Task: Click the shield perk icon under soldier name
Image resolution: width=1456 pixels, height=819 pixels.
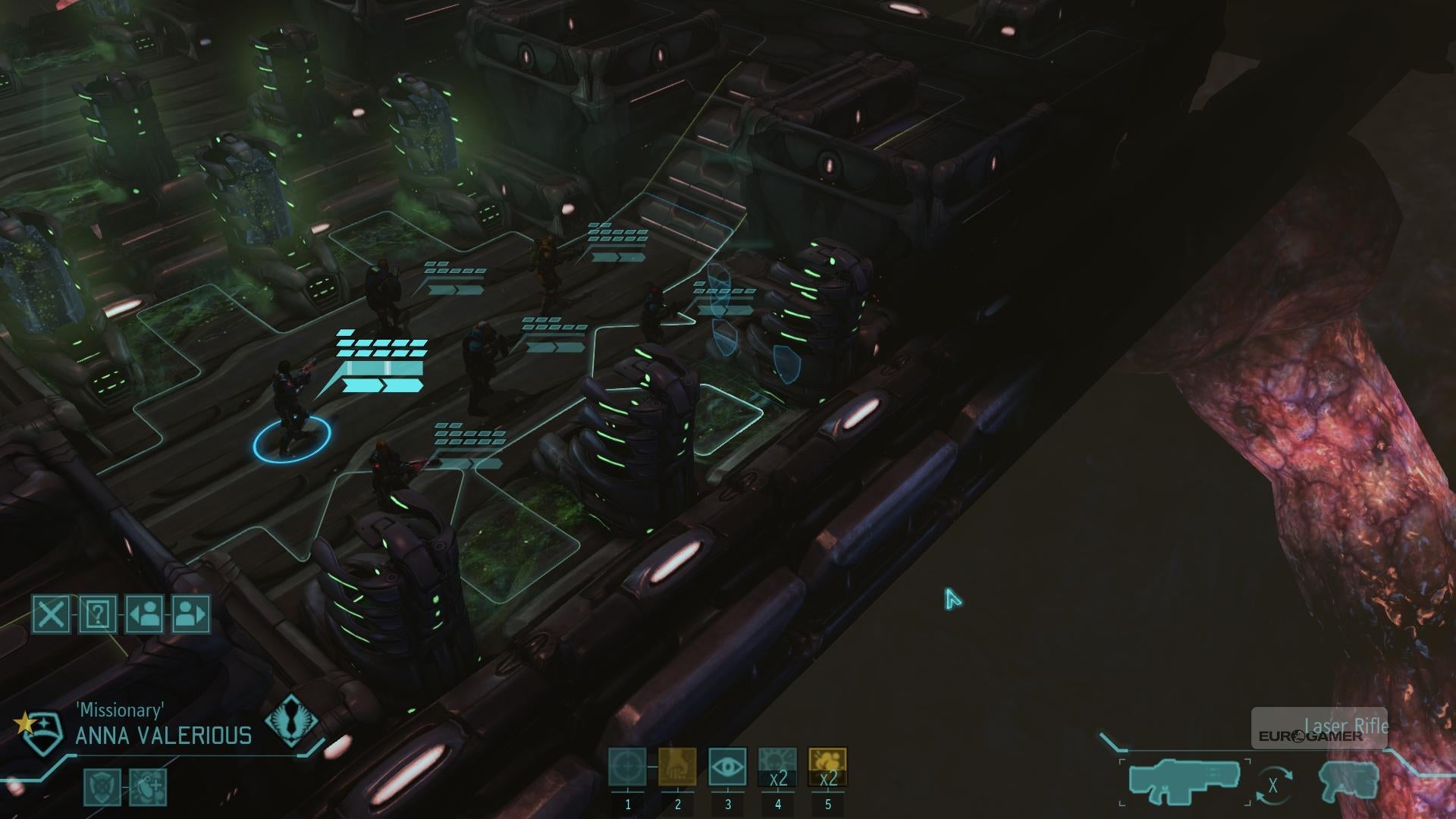Action: (x=102, y=786)
